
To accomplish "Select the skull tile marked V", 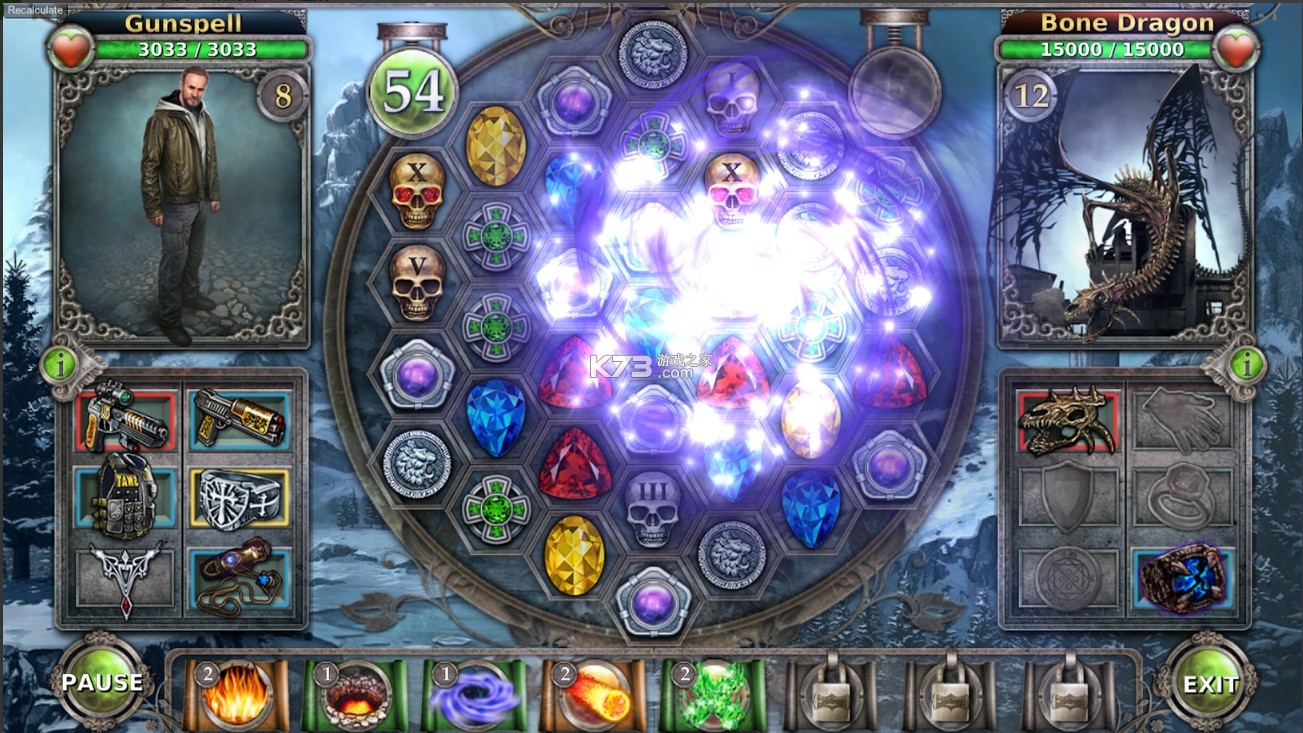I will (x=417, y=282).
